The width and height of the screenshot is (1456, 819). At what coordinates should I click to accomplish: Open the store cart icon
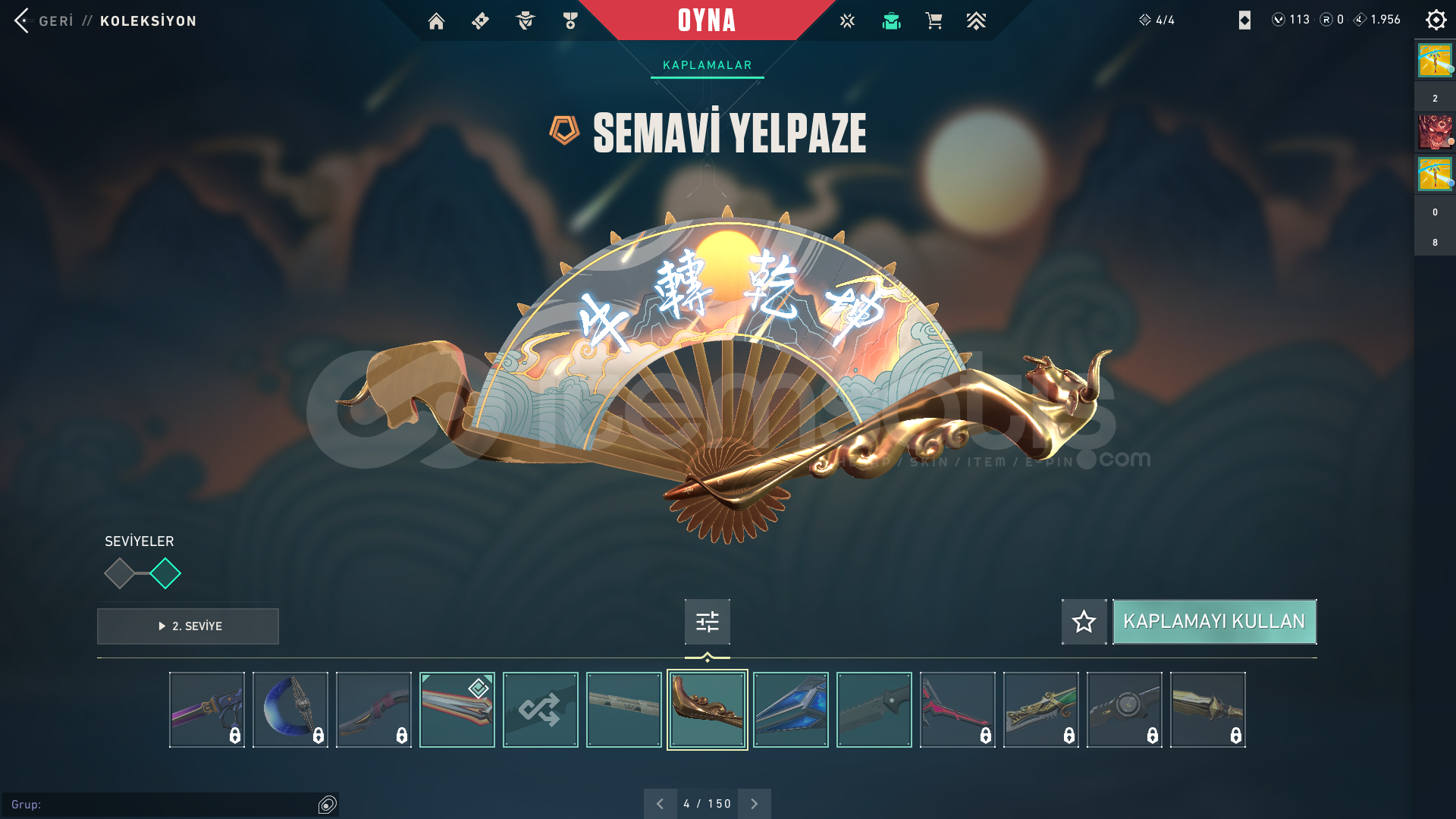click(934, 21)
